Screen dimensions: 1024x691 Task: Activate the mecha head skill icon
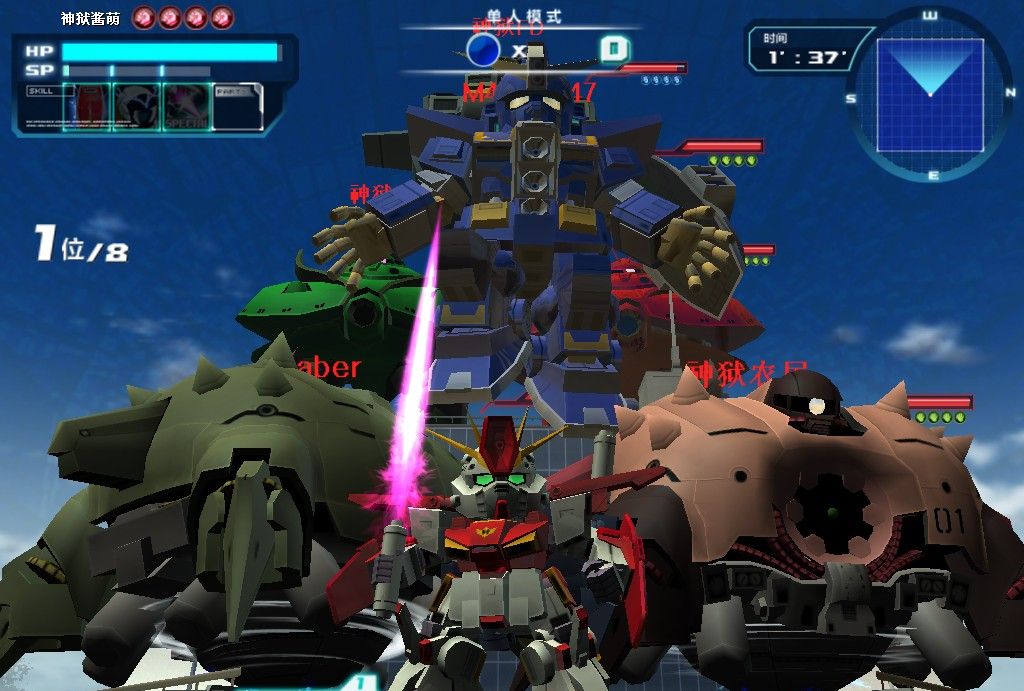[x=135, y=106]
